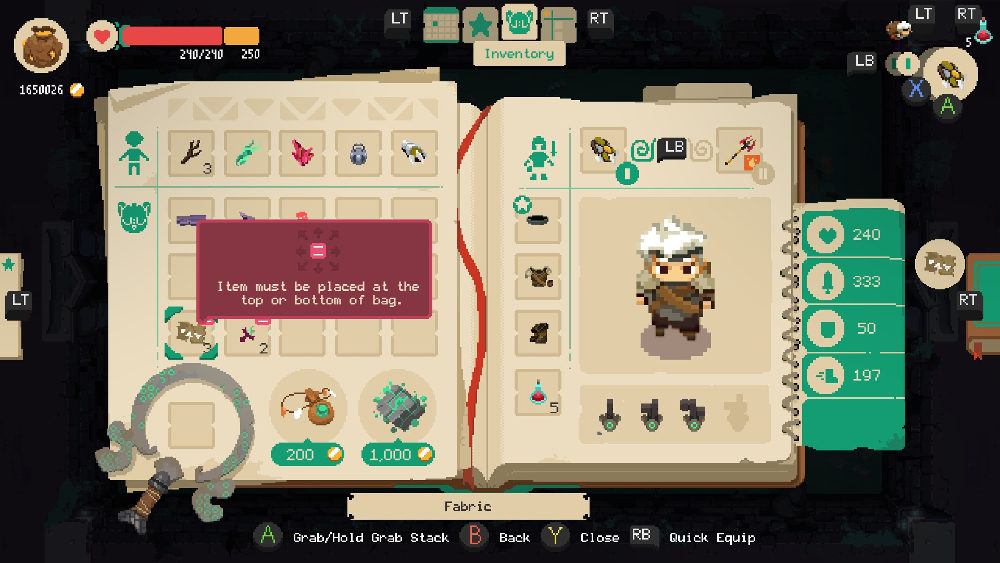Select the equipped gauntlets in weapon set one
Image resolution: width=1000 pixels, height=563 pixels.
point(603,151)
